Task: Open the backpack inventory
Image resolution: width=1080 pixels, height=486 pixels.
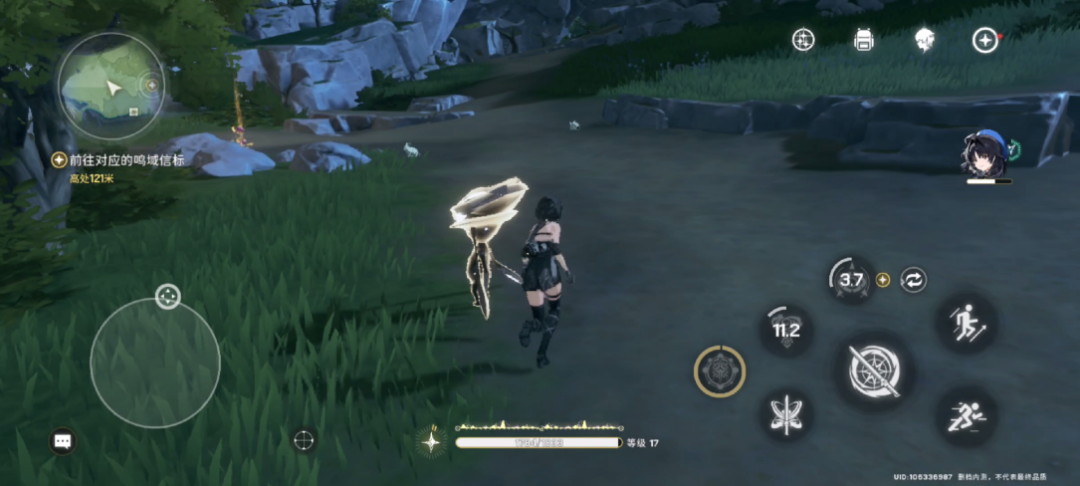Action: (x=864, y=40)
